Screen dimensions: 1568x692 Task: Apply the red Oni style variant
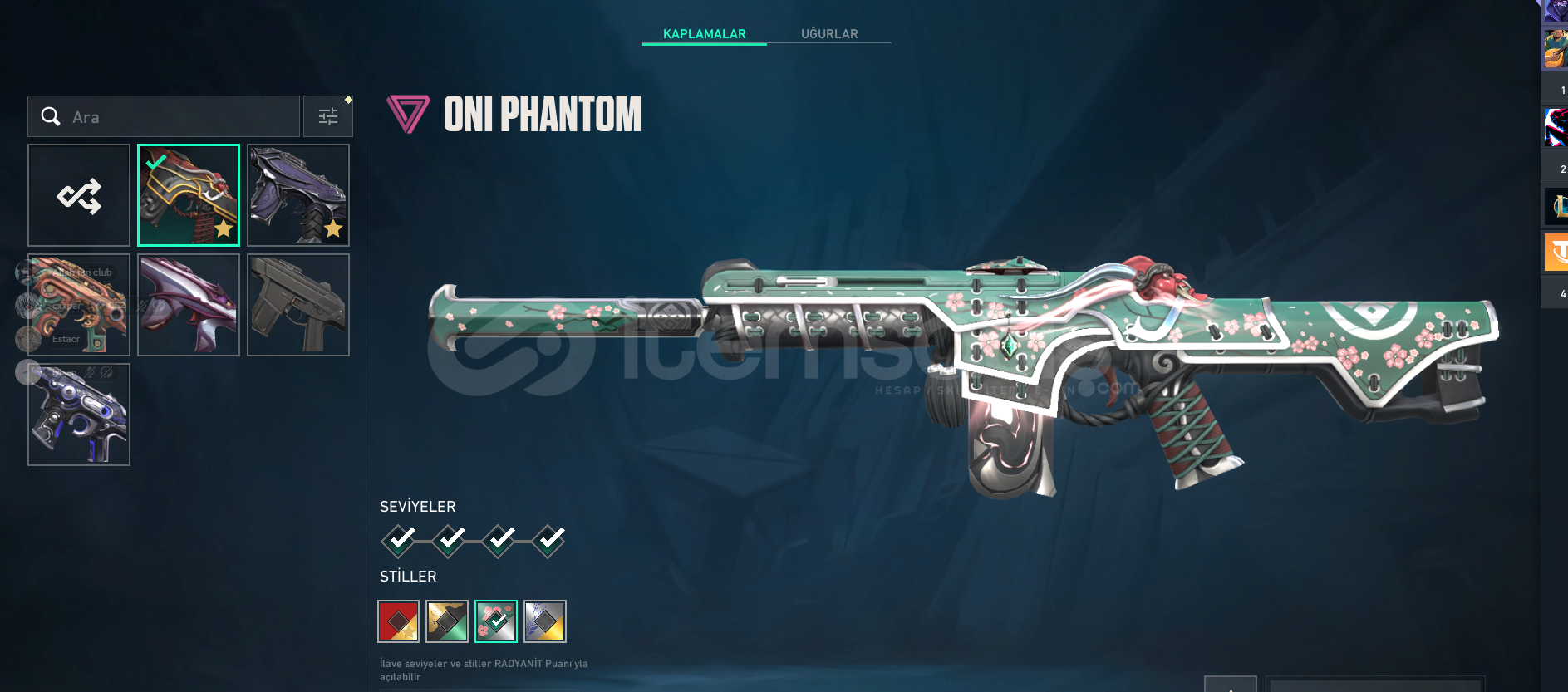(x=399, y=621)
